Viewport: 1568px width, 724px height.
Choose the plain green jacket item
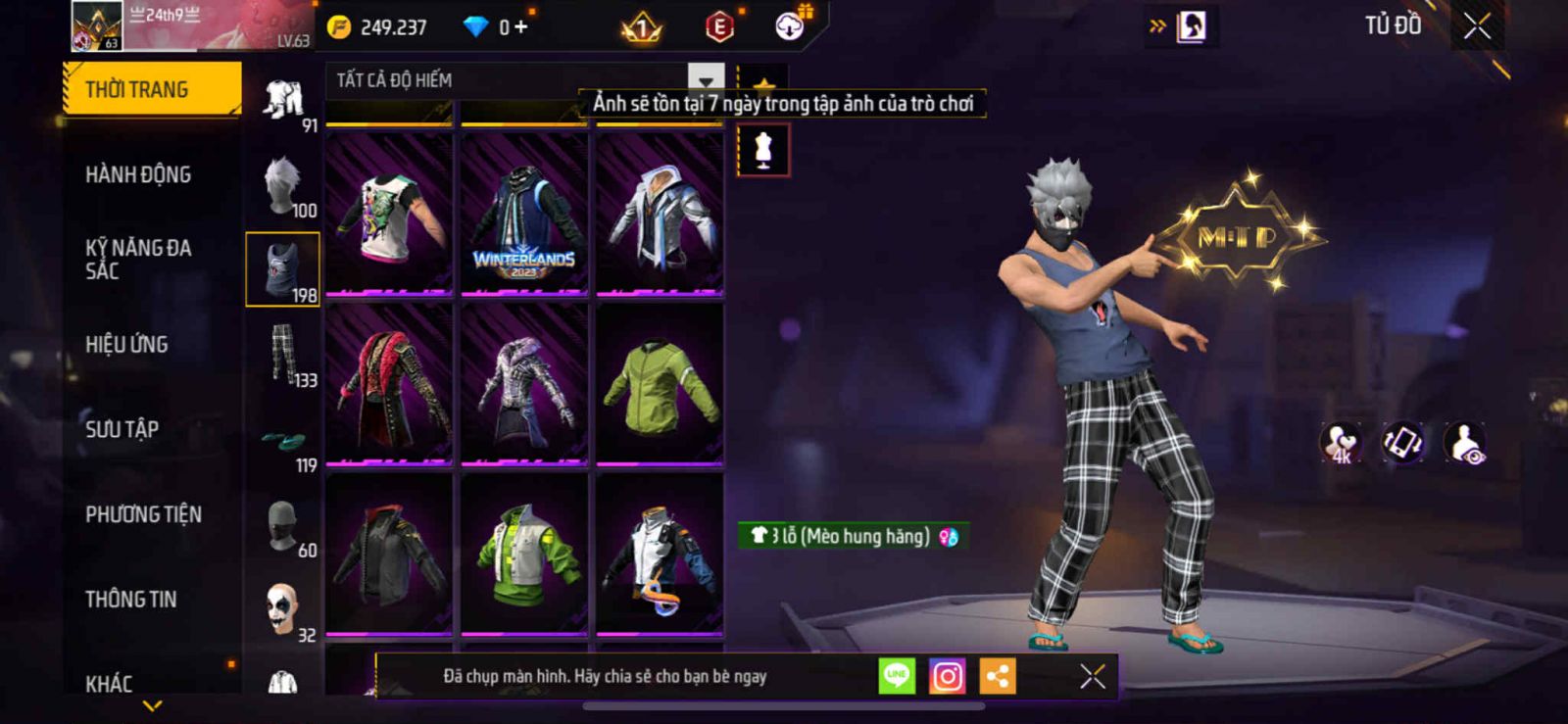tap(660, 384)
